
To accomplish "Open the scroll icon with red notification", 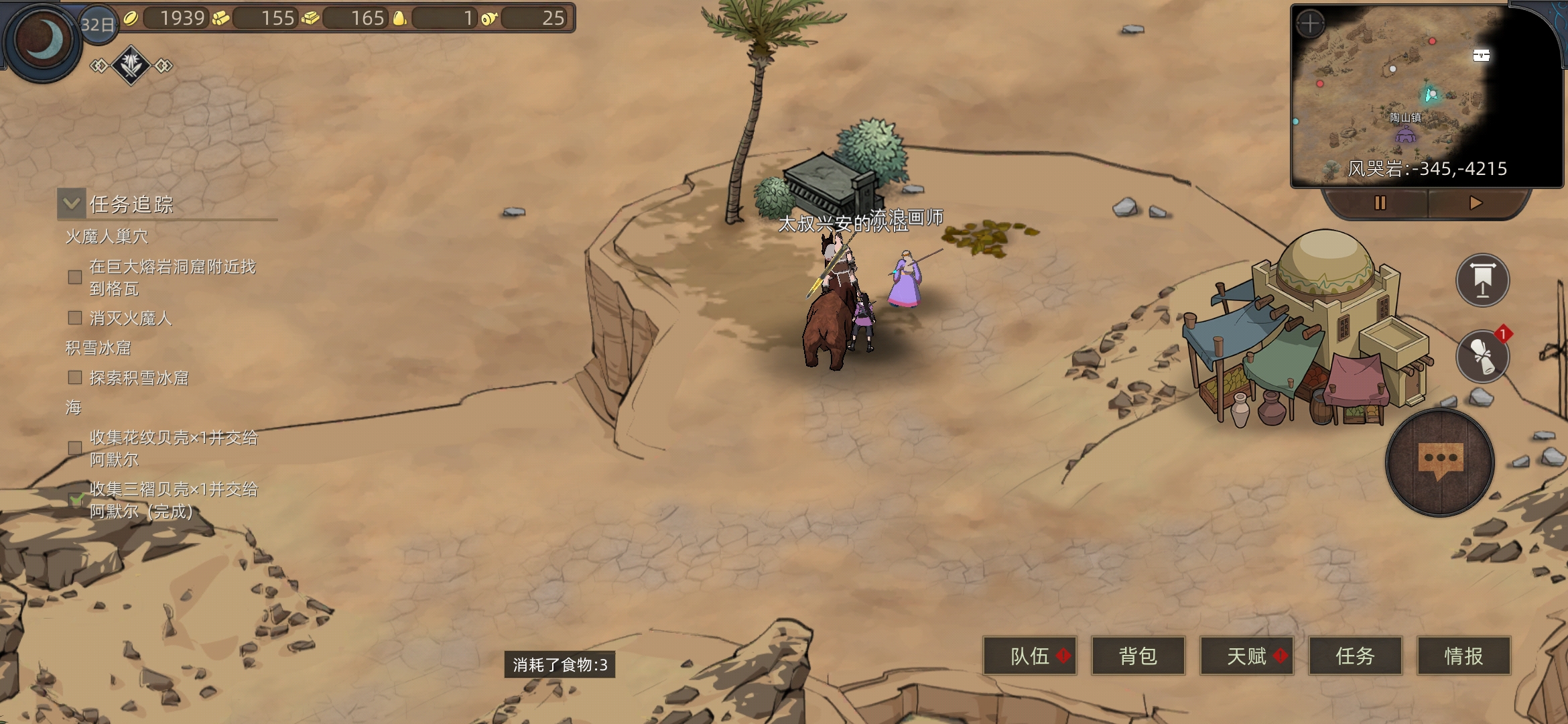I will [x=1482, y=356].
